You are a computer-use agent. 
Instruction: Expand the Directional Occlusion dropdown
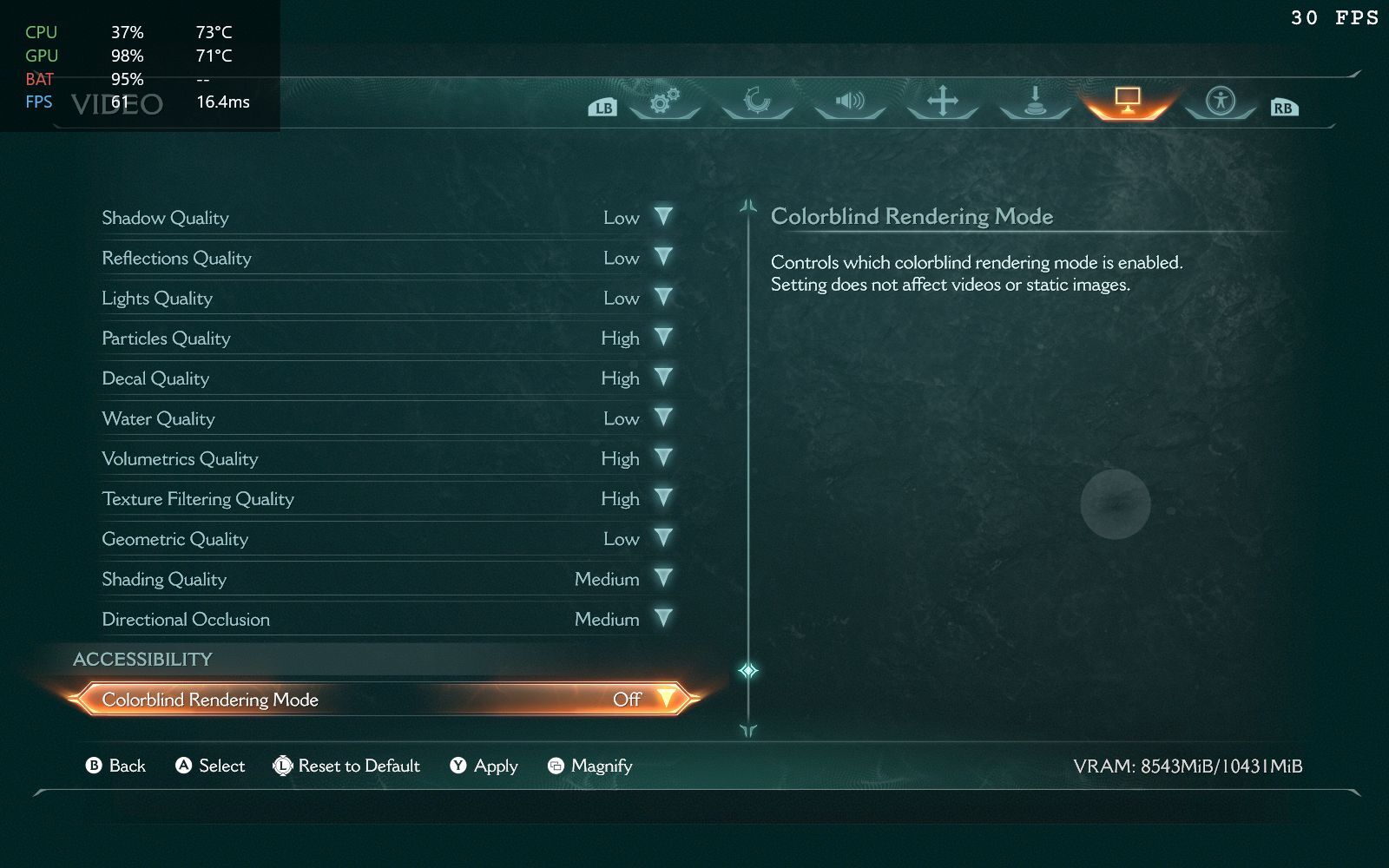click(x=663, y=619)
